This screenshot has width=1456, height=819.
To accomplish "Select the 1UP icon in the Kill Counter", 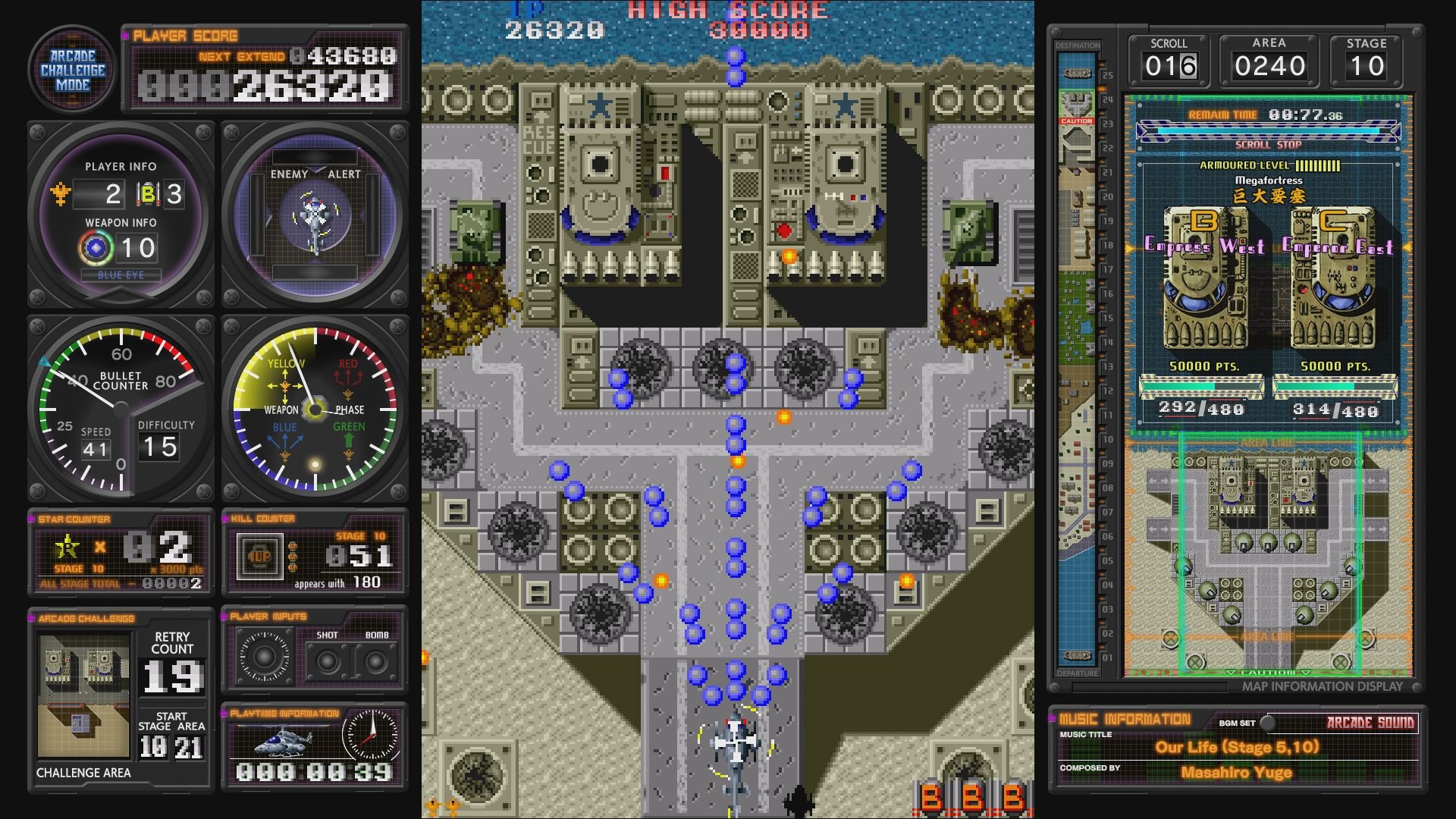I will coord(259,557).
